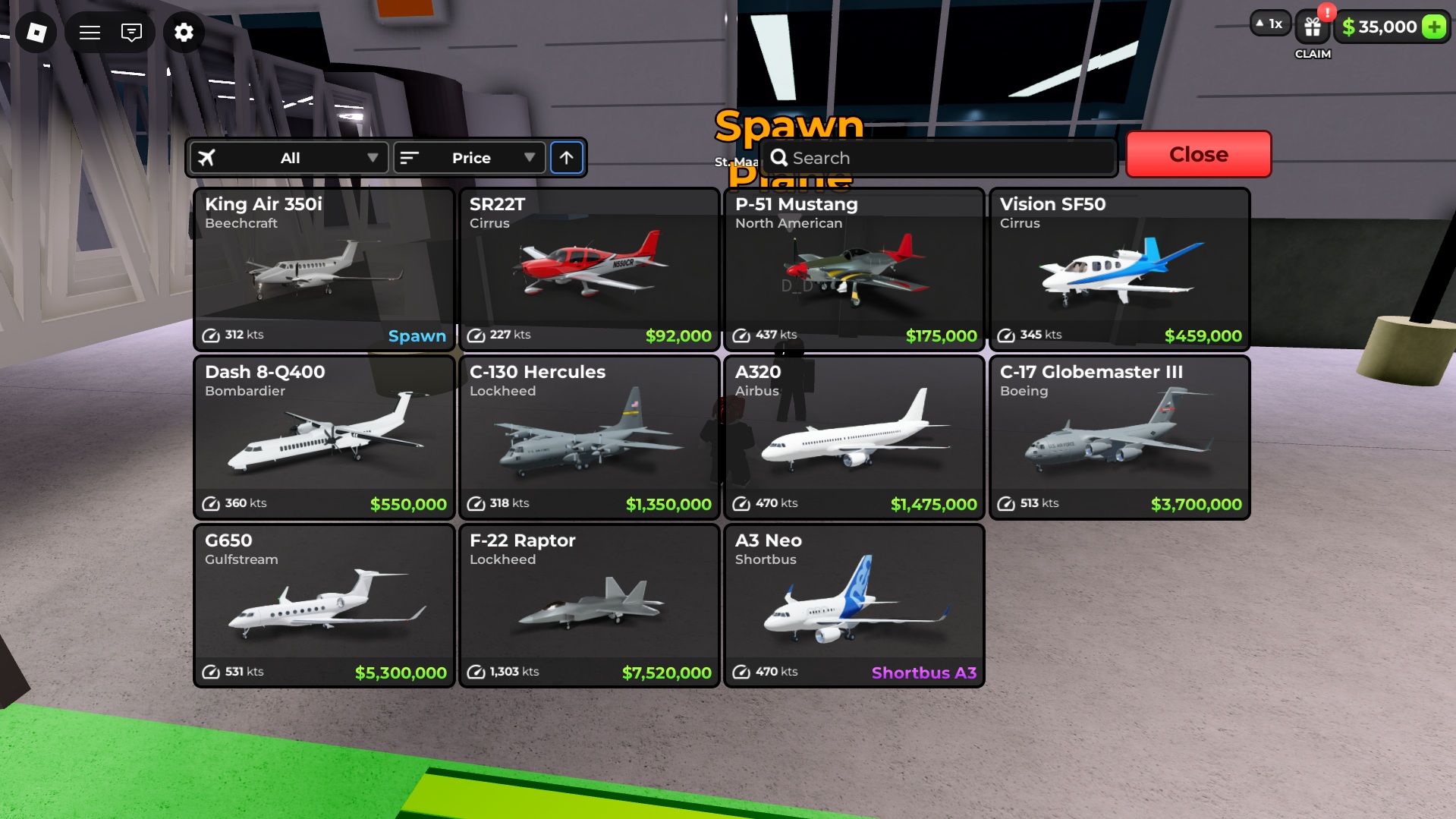Click the red notification badge on the gift
1456x819 pixels.
pos(1327,11)
